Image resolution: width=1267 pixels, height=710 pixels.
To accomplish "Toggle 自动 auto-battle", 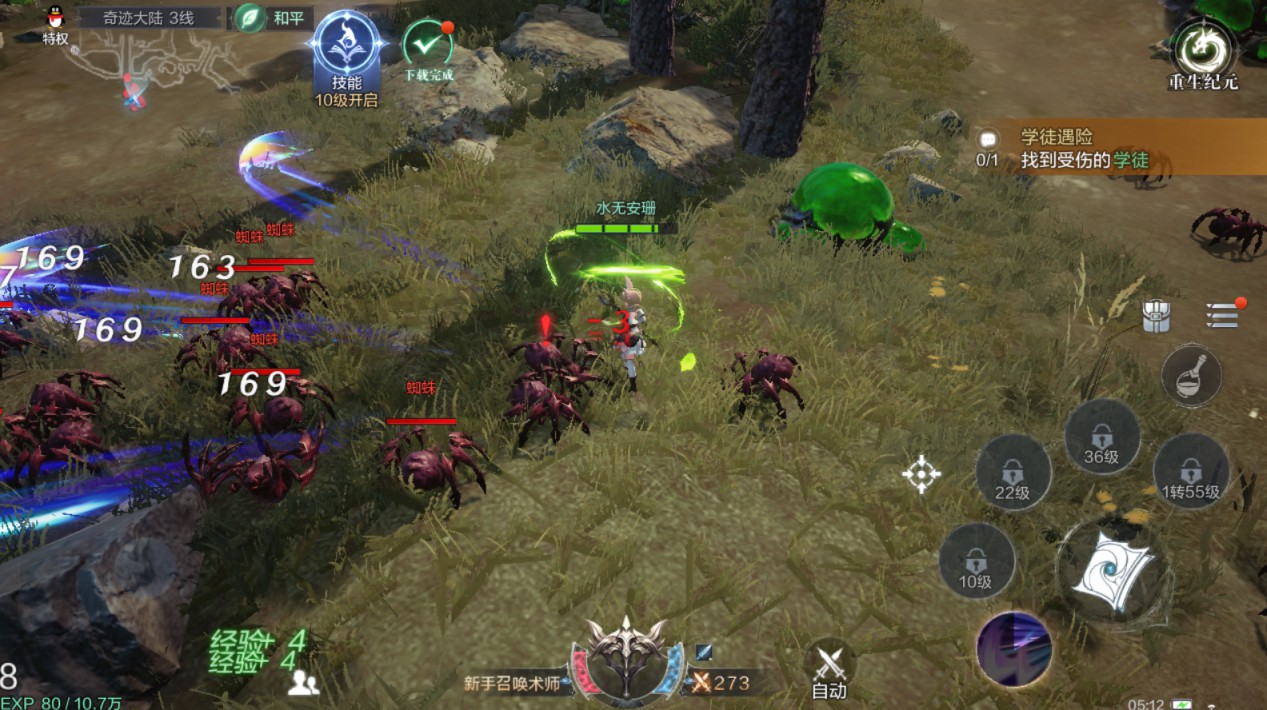I will tap(829, 669).
